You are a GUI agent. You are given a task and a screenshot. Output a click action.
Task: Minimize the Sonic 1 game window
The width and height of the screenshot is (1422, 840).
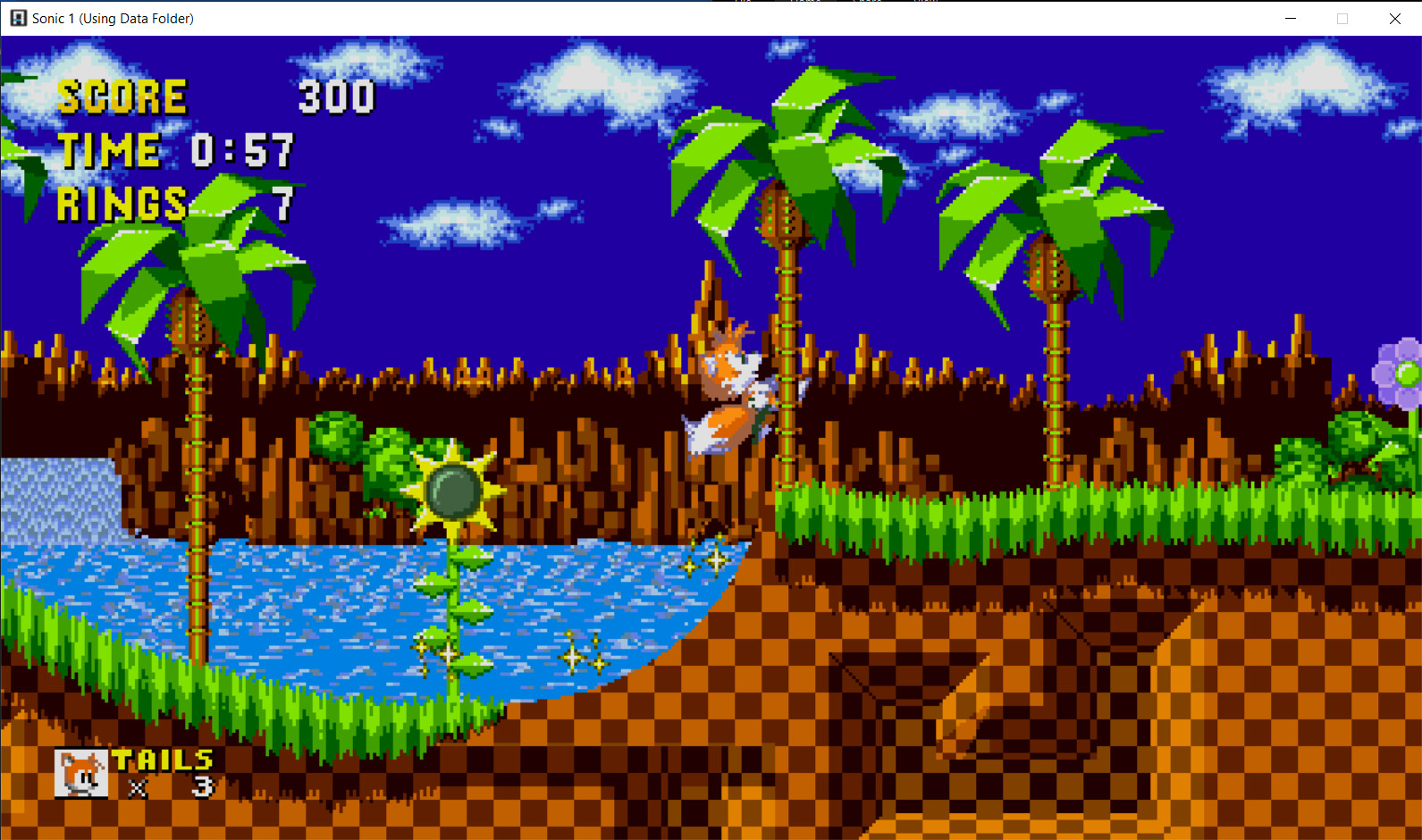[1290, 18]
